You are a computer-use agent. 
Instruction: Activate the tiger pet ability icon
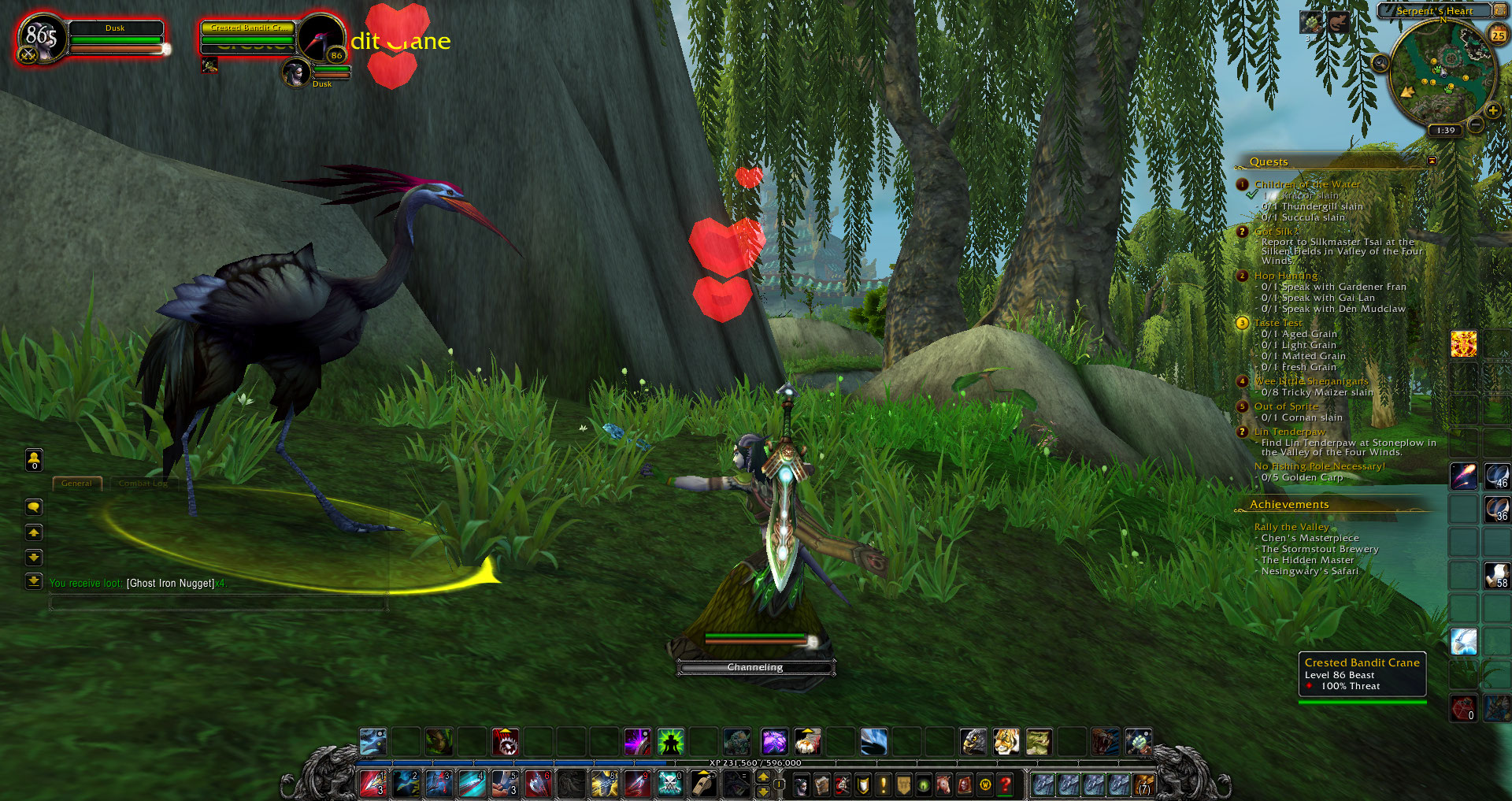pos(1006,741)
